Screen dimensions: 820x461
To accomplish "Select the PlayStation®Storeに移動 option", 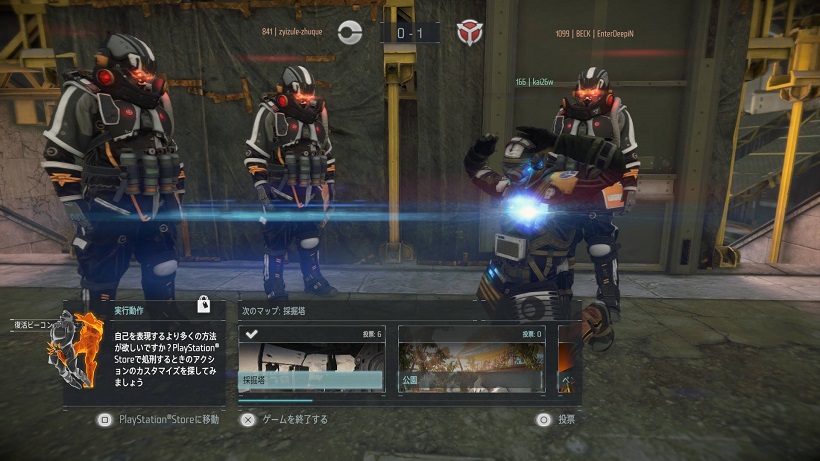I will coord(160,420).
